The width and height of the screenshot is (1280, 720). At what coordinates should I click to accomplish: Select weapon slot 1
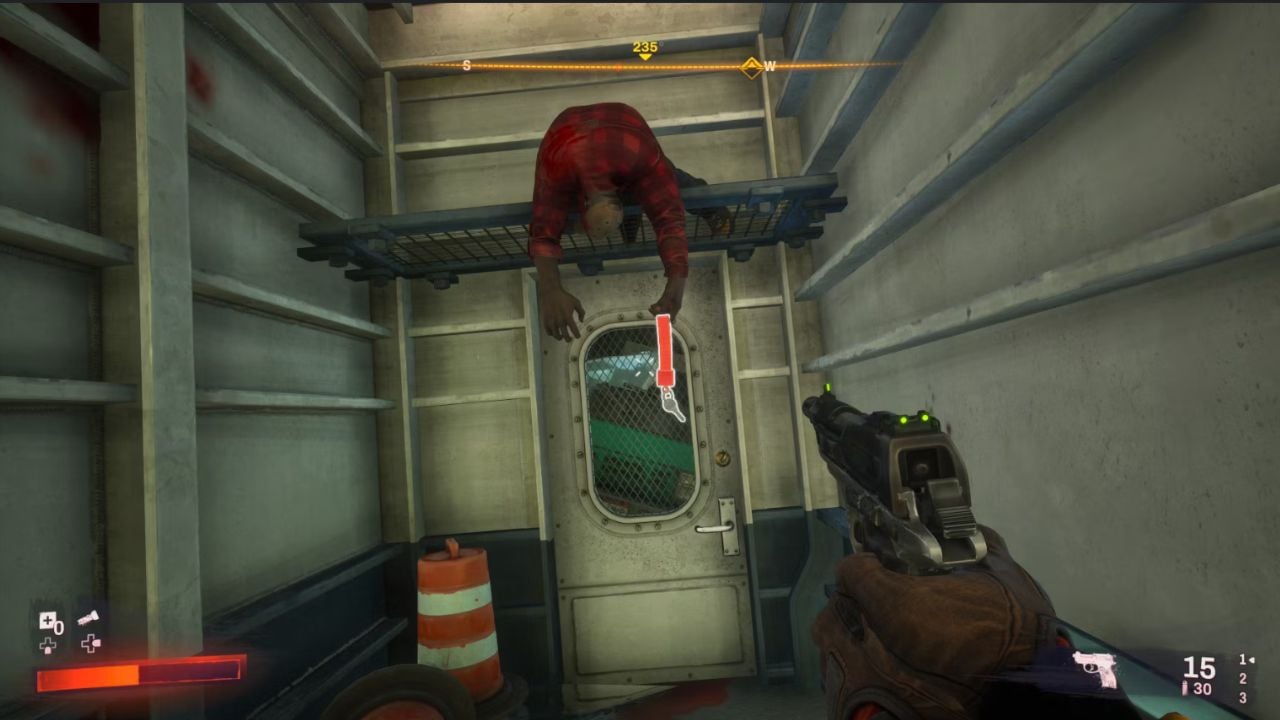click(x=1243, y=660)
